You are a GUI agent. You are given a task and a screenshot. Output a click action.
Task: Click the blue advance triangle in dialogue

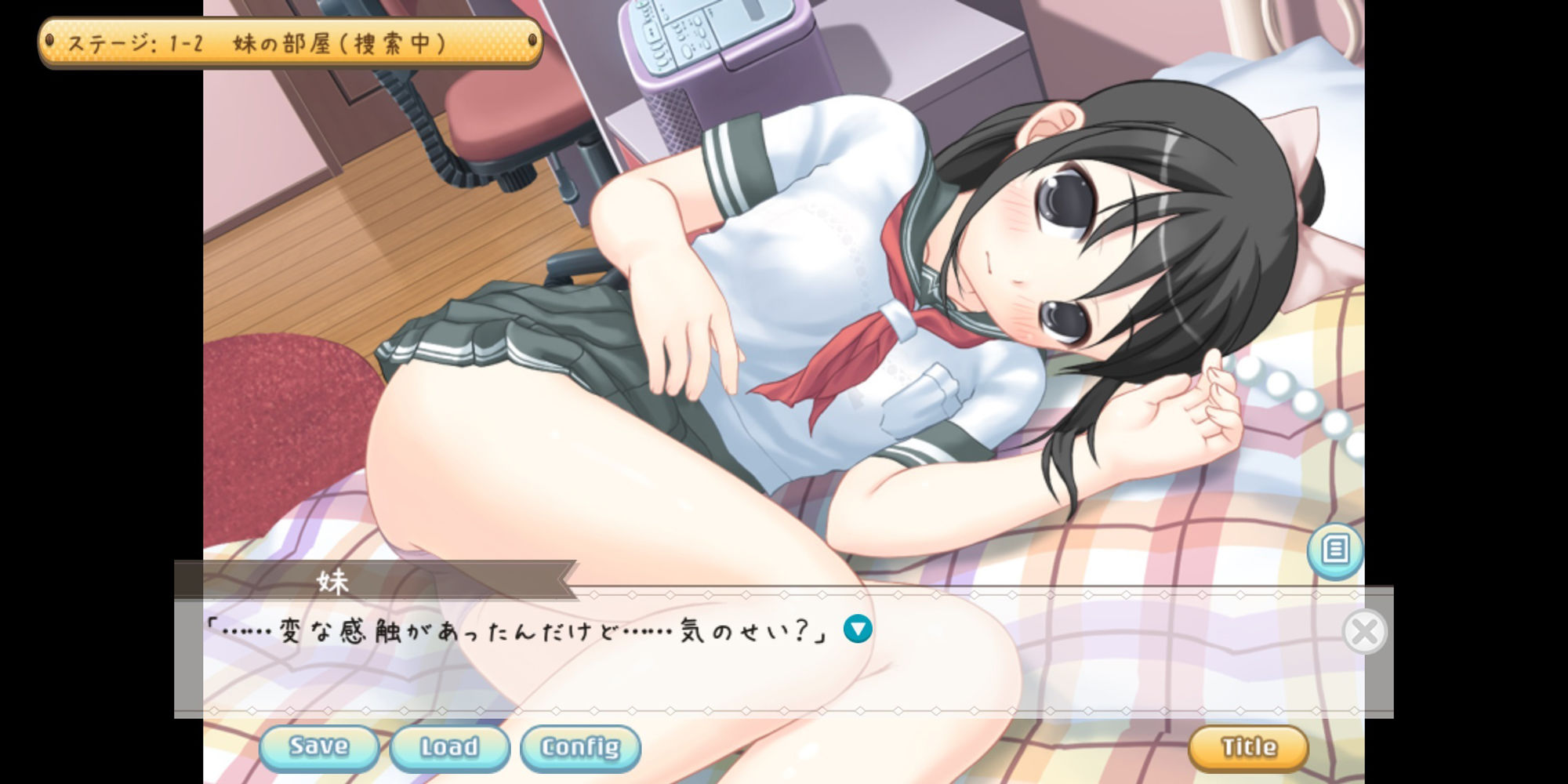857,628
